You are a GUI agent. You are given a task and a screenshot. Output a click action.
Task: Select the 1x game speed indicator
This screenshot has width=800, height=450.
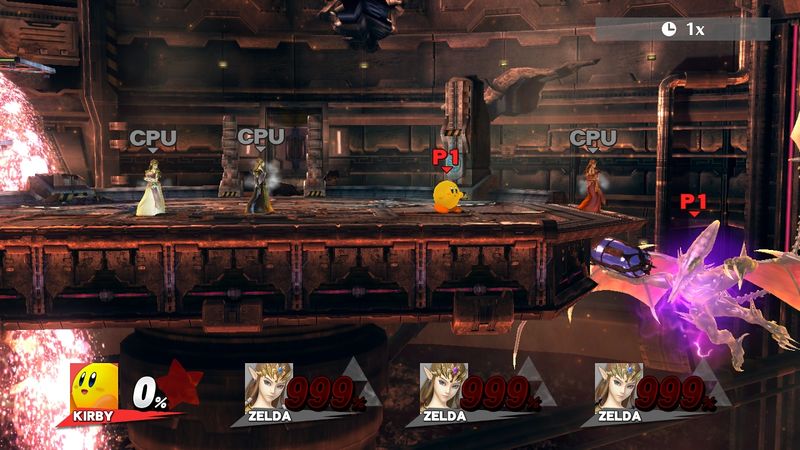(684, 29)
